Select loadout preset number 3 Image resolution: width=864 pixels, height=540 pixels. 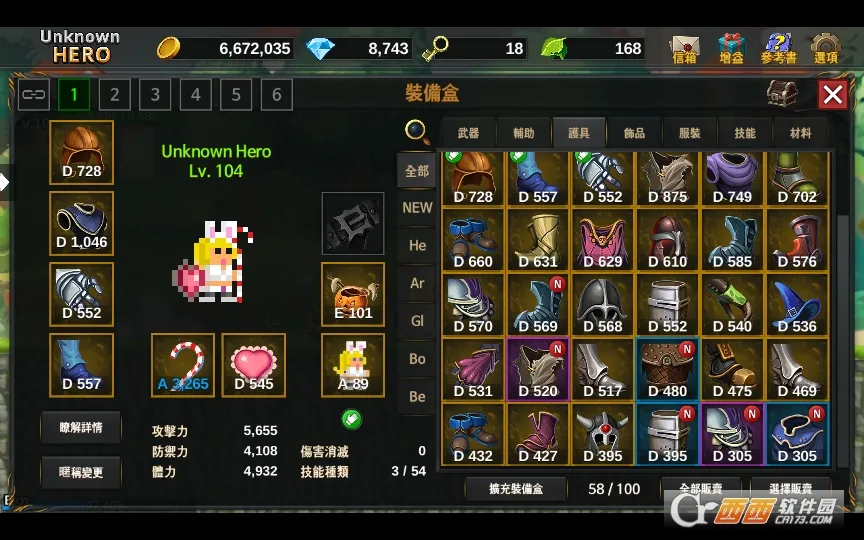[155, 95]
